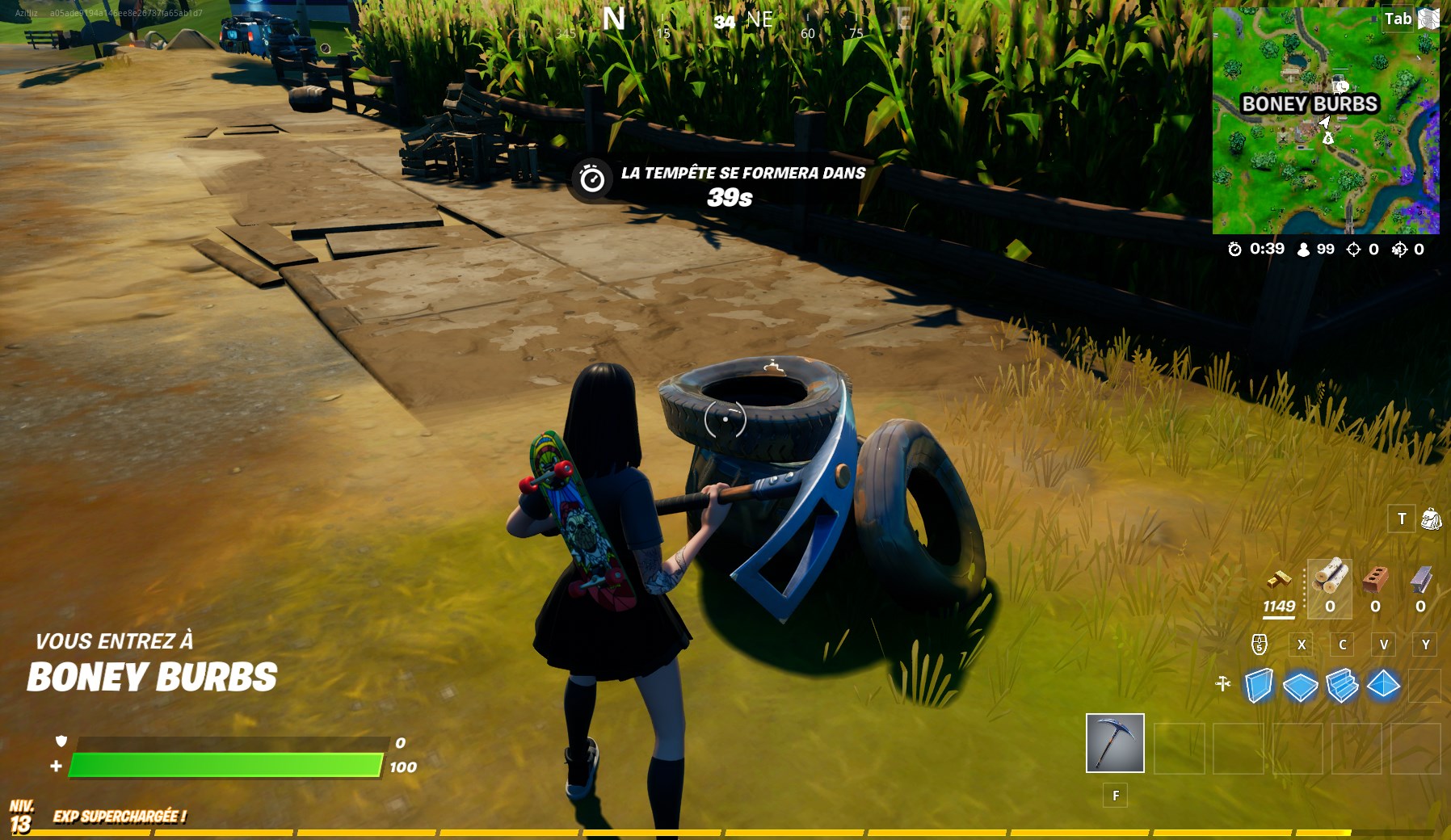Click the metal resource icon
The height and width of the screenshot is (840, 1451).
(1419, 580)
